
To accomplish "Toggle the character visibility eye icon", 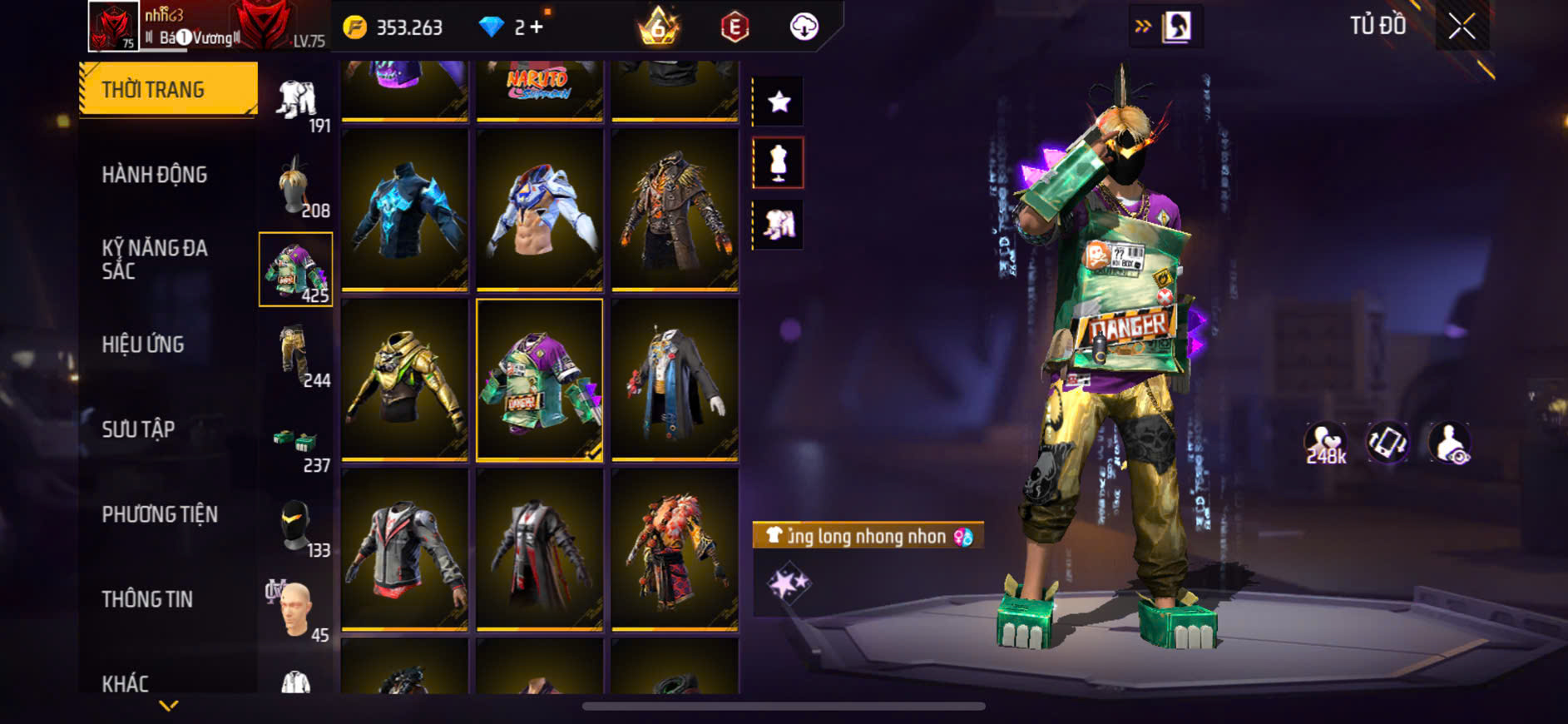I will pyautogui.click(x=1449, y=443).
